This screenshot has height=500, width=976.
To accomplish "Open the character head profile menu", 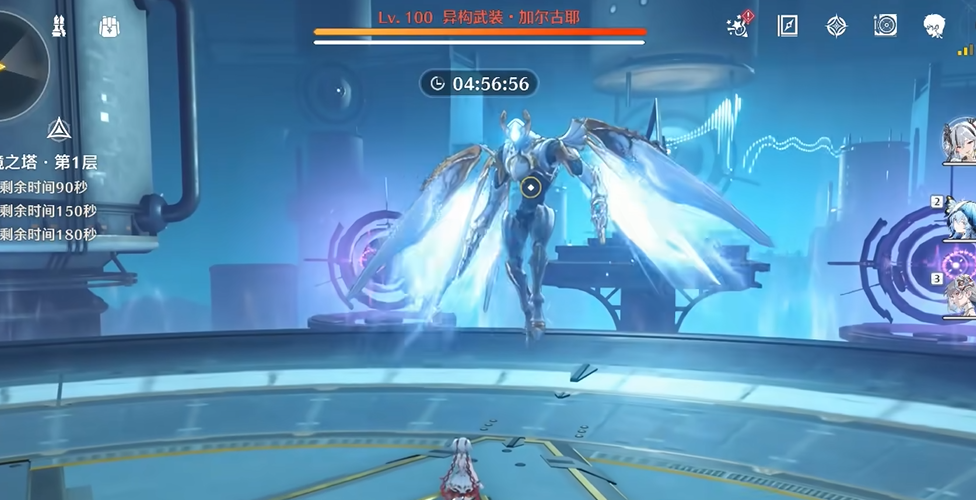I will (935, 26).
